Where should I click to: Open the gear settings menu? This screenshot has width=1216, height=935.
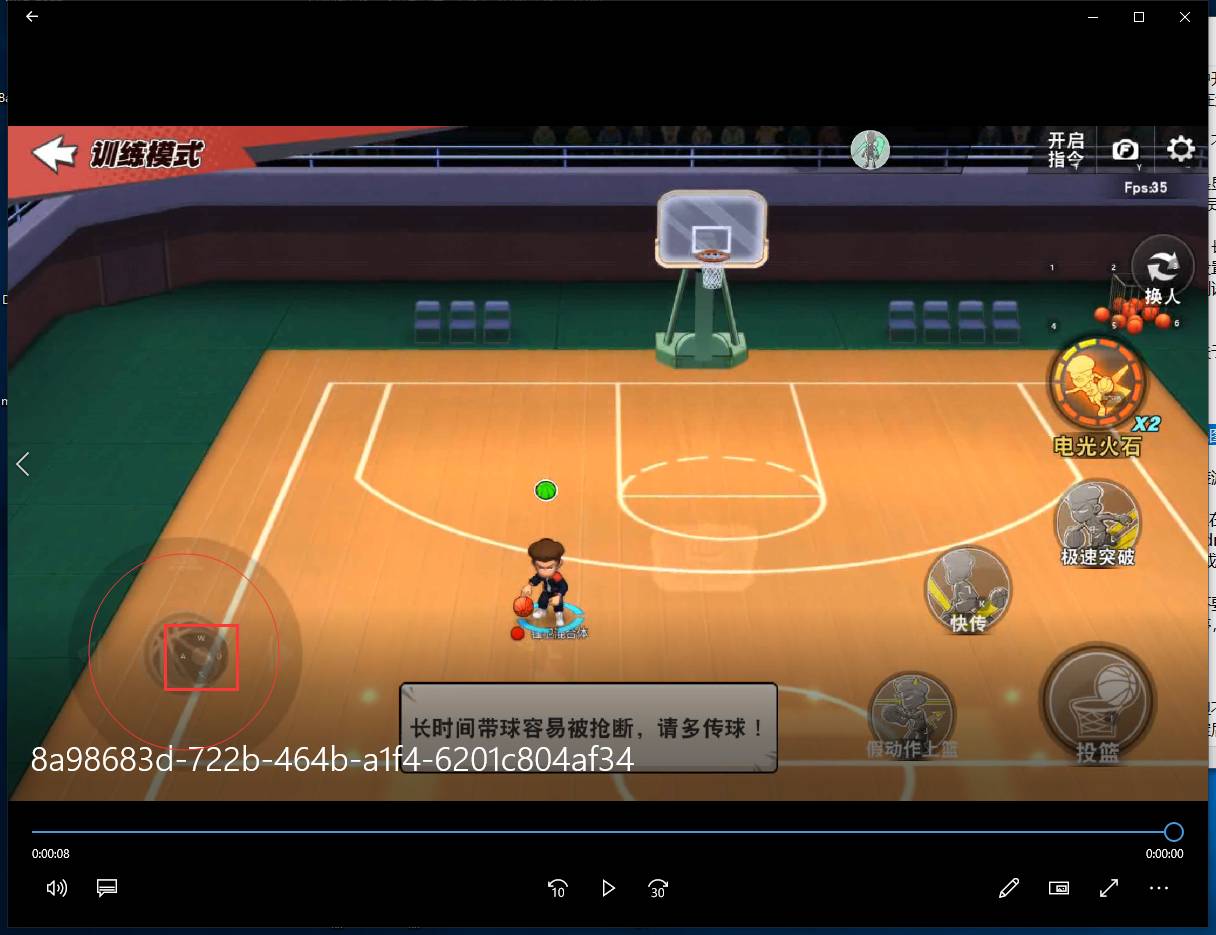click(x=1181, y=150)
